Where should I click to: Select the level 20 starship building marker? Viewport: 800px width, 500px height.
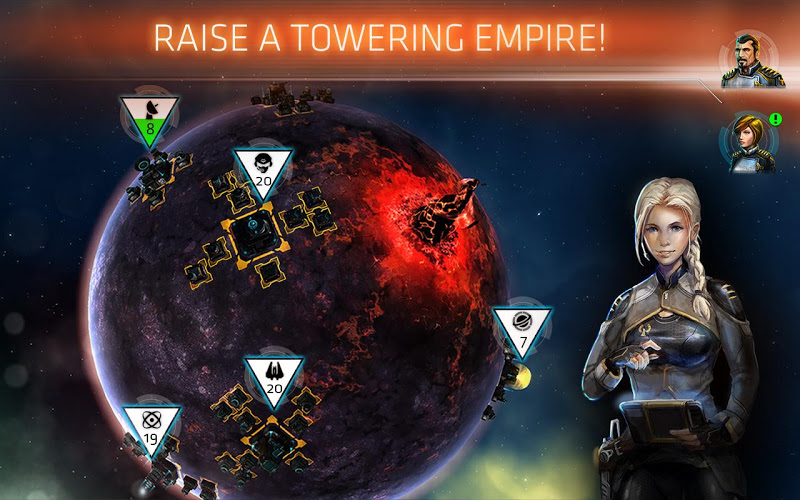273,379
